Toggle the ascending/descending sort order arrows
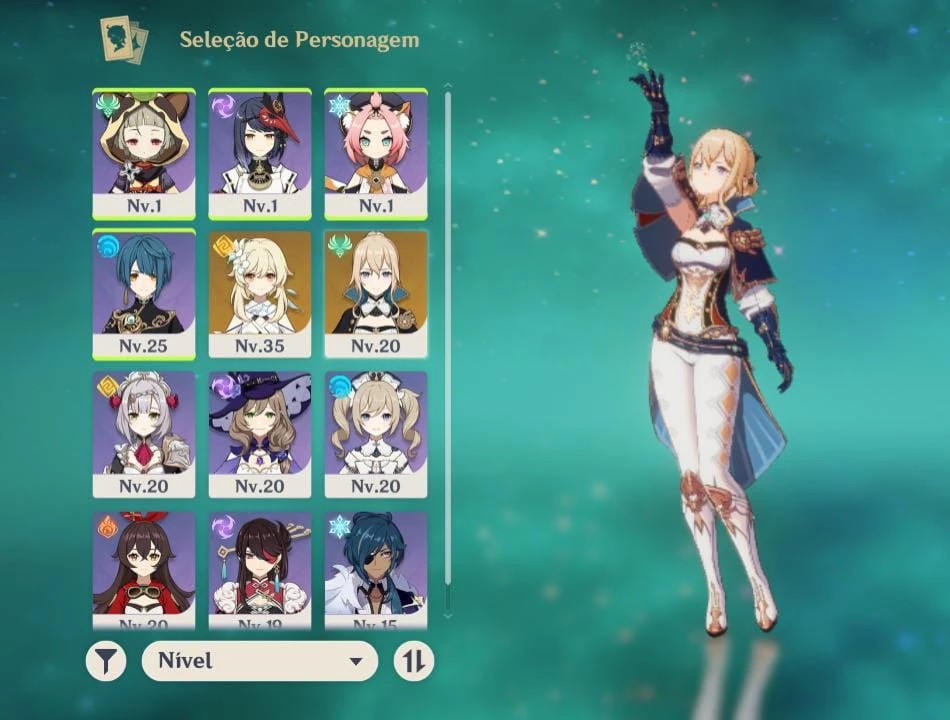The width and height of the screenshot is (950, 720). tap(414, 661)
